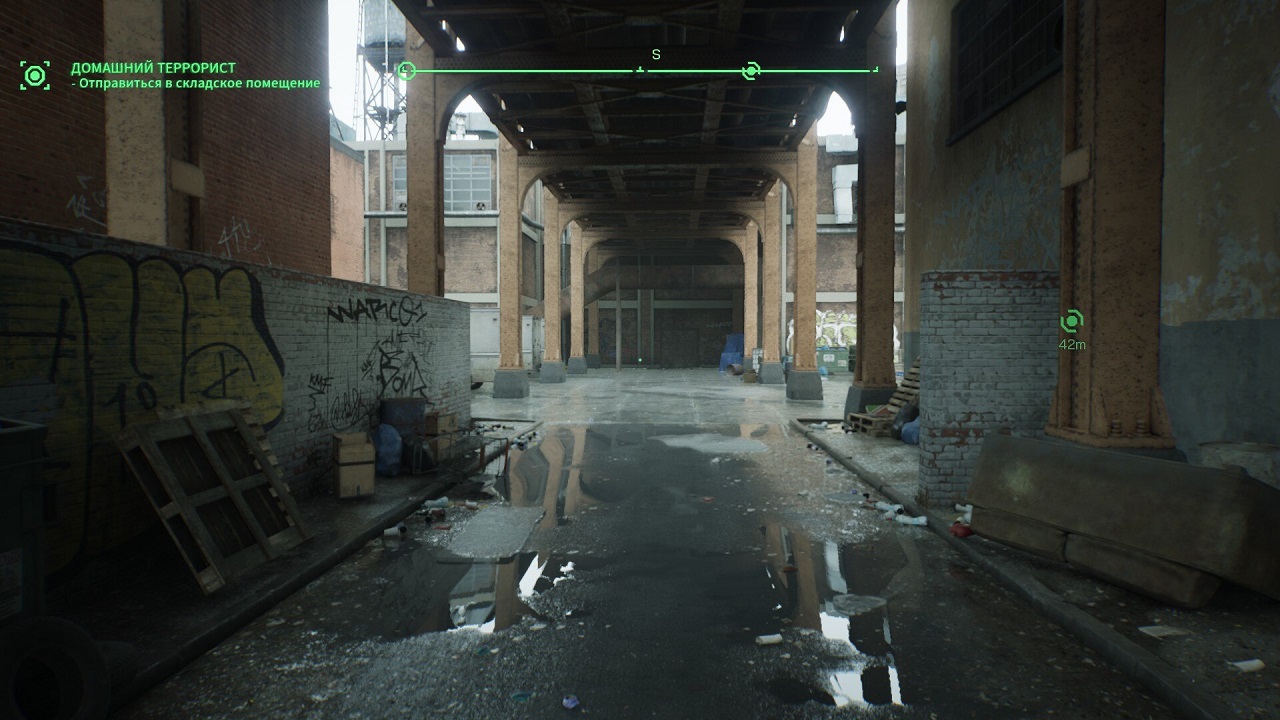
Task: Click the S heading on the compass
Action: [x=656, y=55]
